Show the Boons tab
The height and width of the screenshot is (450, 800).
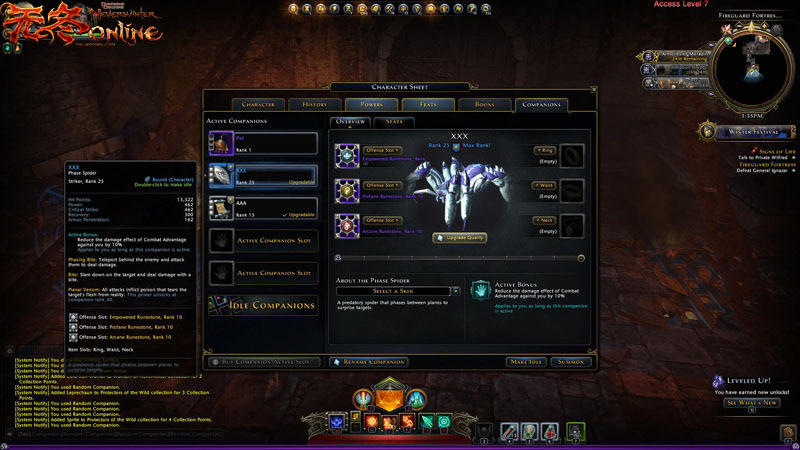coord(483,104)
